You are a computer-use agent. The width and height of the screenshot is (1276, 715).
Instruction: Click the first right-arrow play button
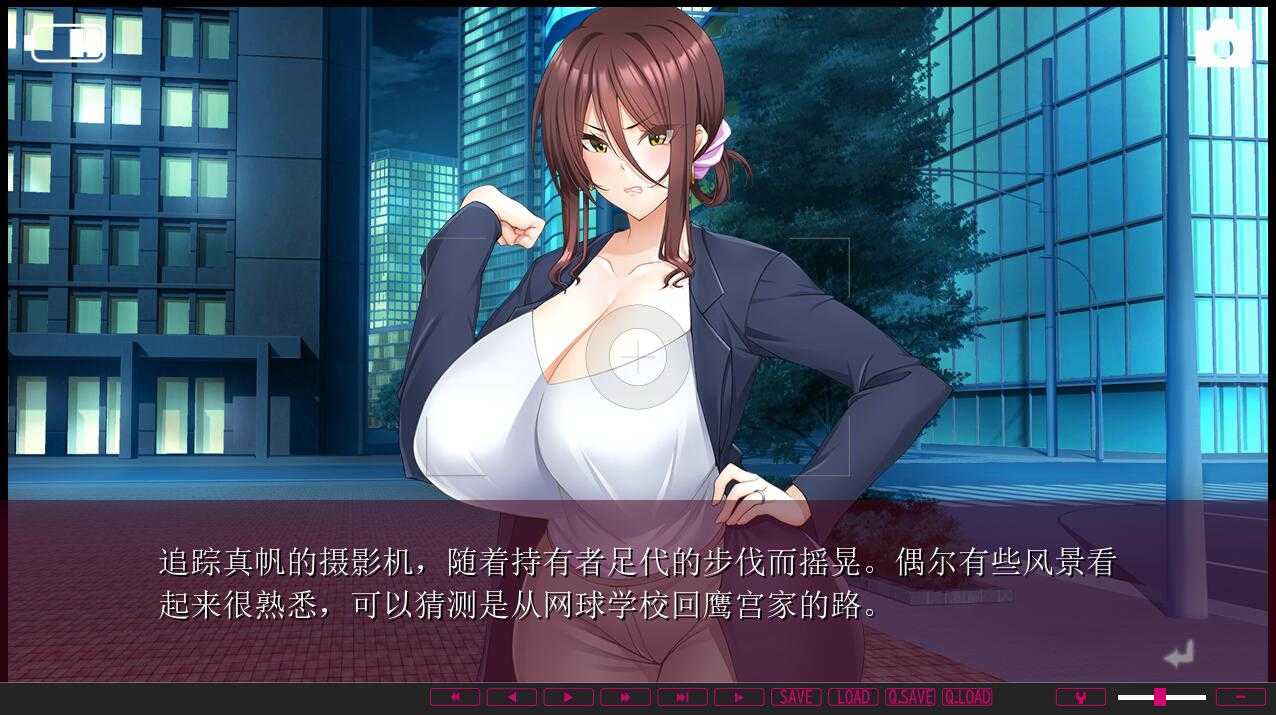click(x=568, y=697)
